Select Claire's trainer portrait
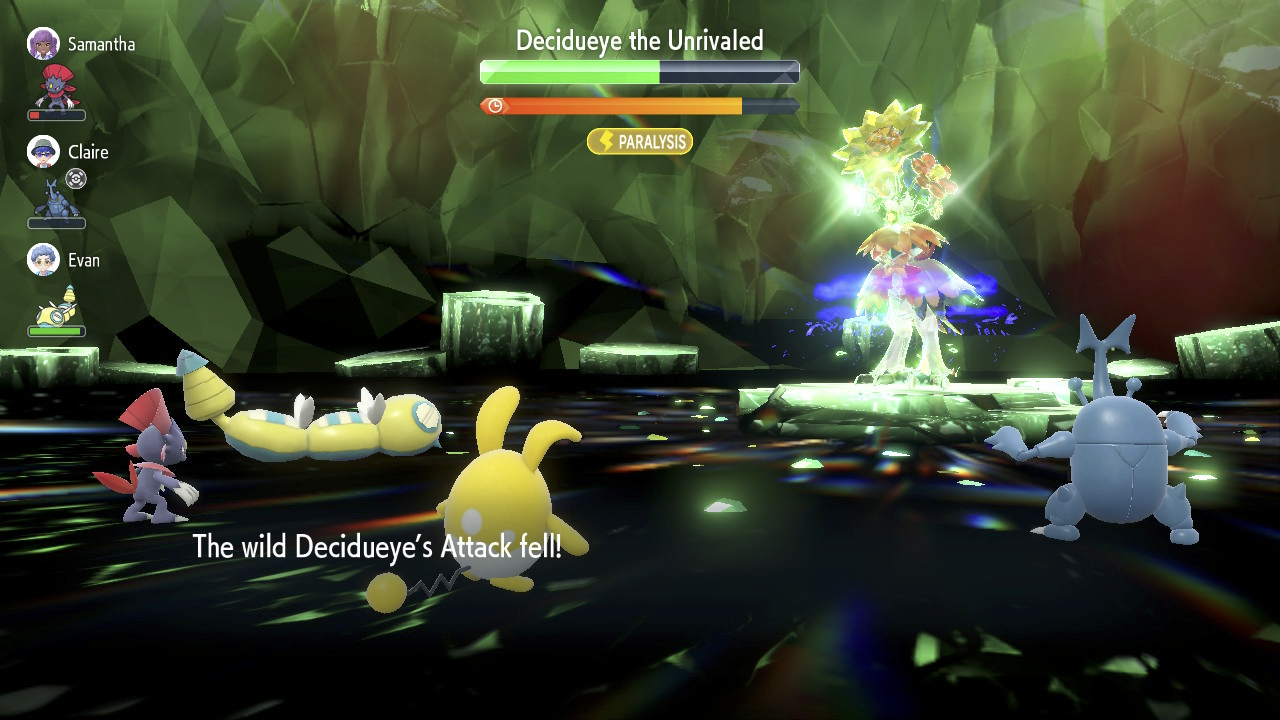This screenshot has width=1280, height=720. tap(43, 151)
